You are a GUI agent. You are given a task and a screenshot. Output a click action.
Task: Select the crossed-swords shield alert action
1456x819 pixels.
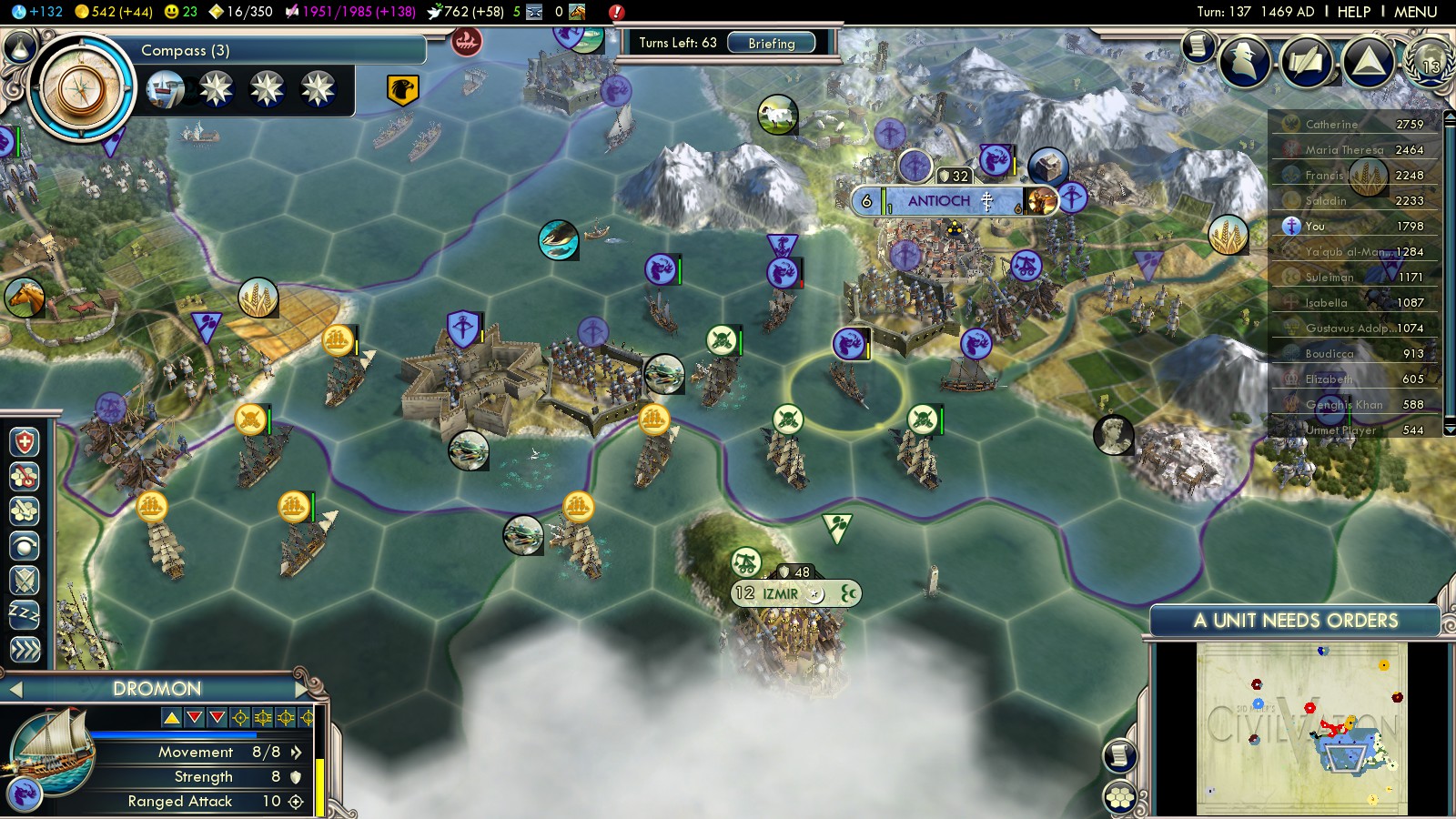click(x=25, y=580)
